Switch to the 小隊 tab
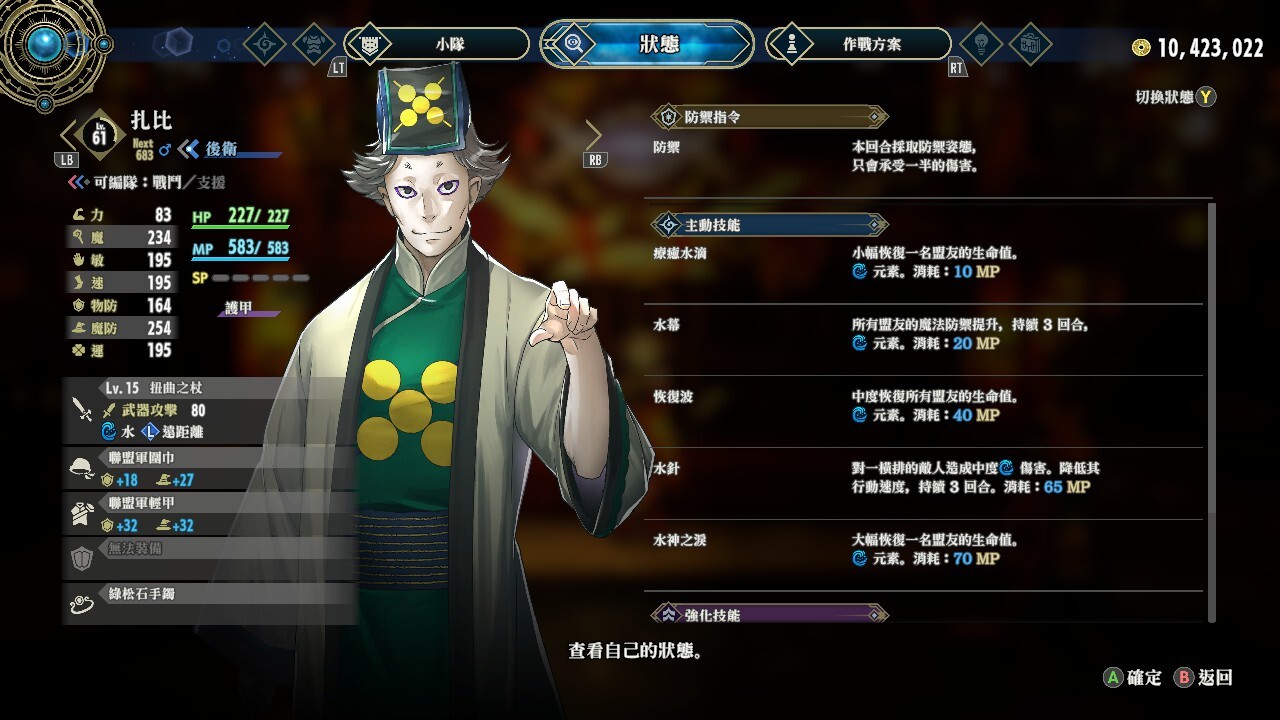1280x720 pixels. pos(436,44)
